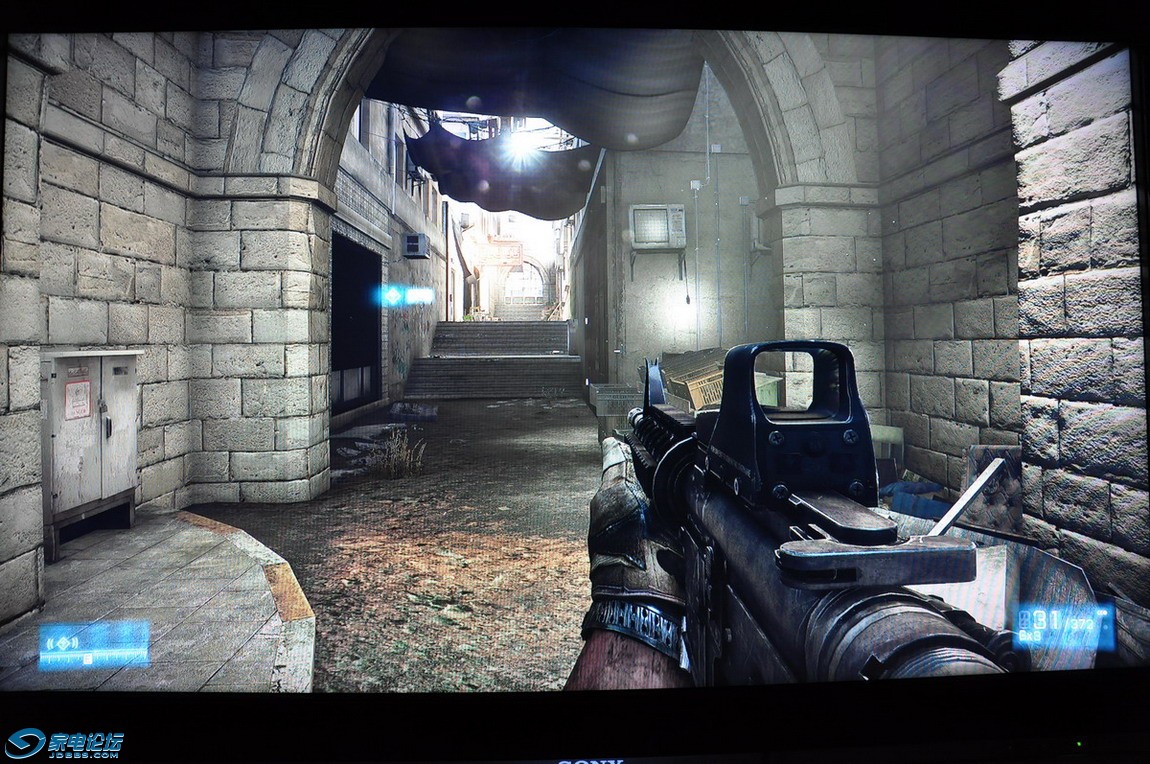Open the JDBBS.COM forum watermark logo
Image resolution: width=1150 pixels, height=764 pixels.
64,744
